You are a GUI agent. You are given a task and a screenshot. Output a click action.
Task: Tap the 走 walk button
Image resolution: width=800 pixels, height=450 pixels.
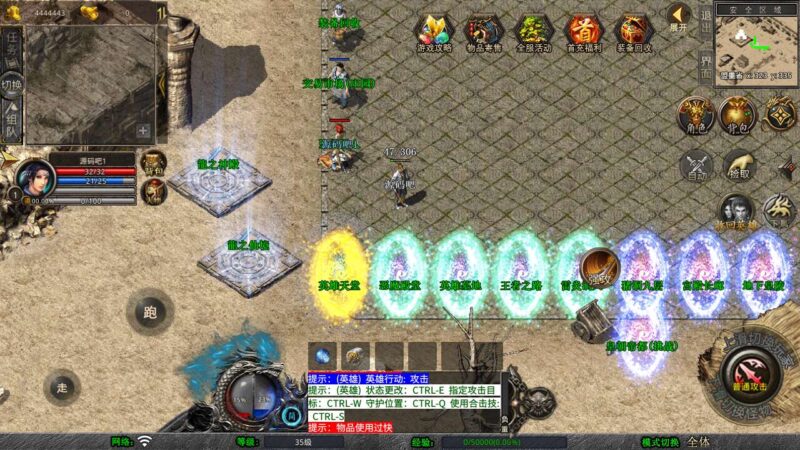coord(62,386)
